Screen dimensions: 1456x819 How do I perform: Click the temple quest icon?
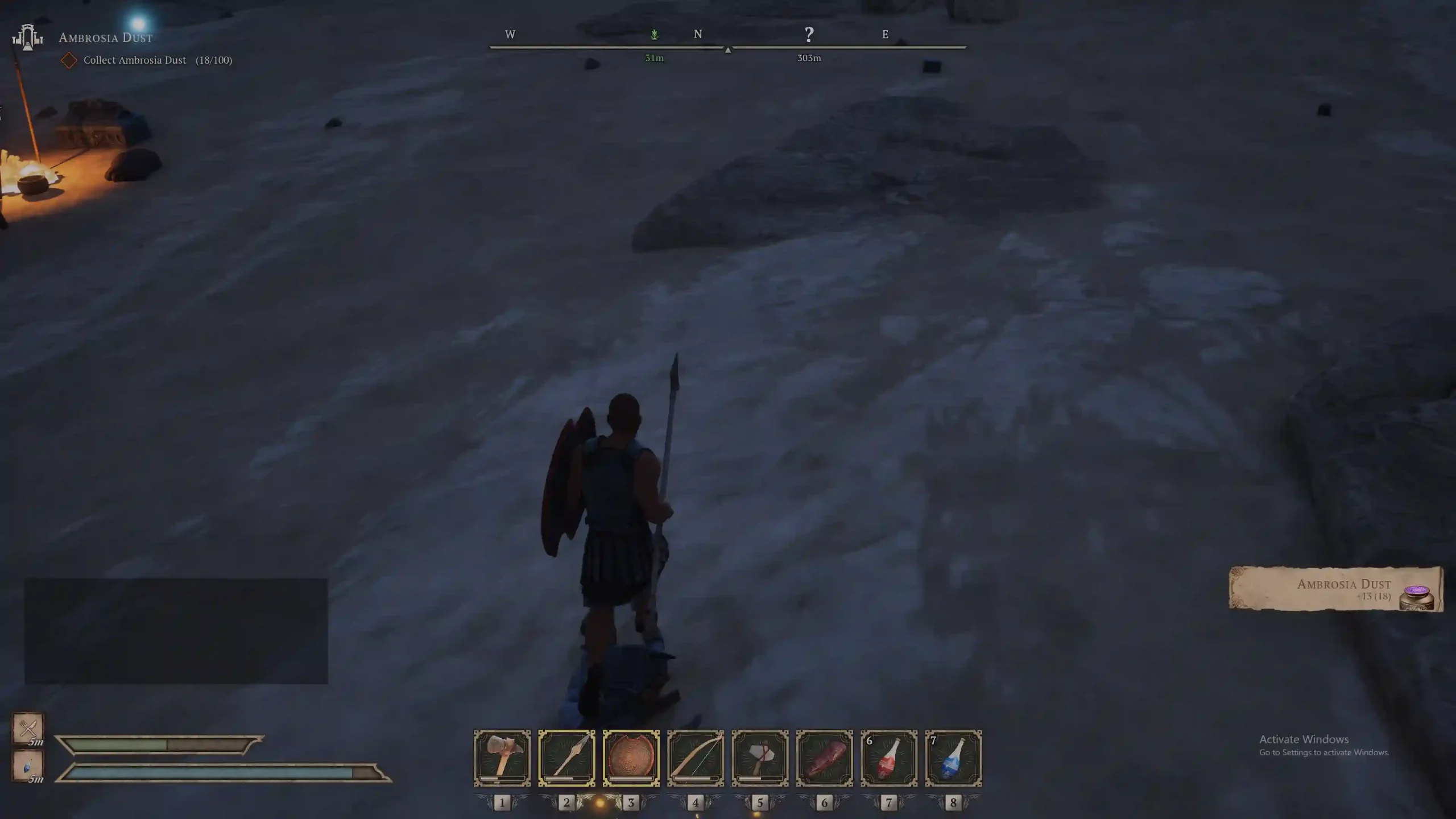coord(27,38)
